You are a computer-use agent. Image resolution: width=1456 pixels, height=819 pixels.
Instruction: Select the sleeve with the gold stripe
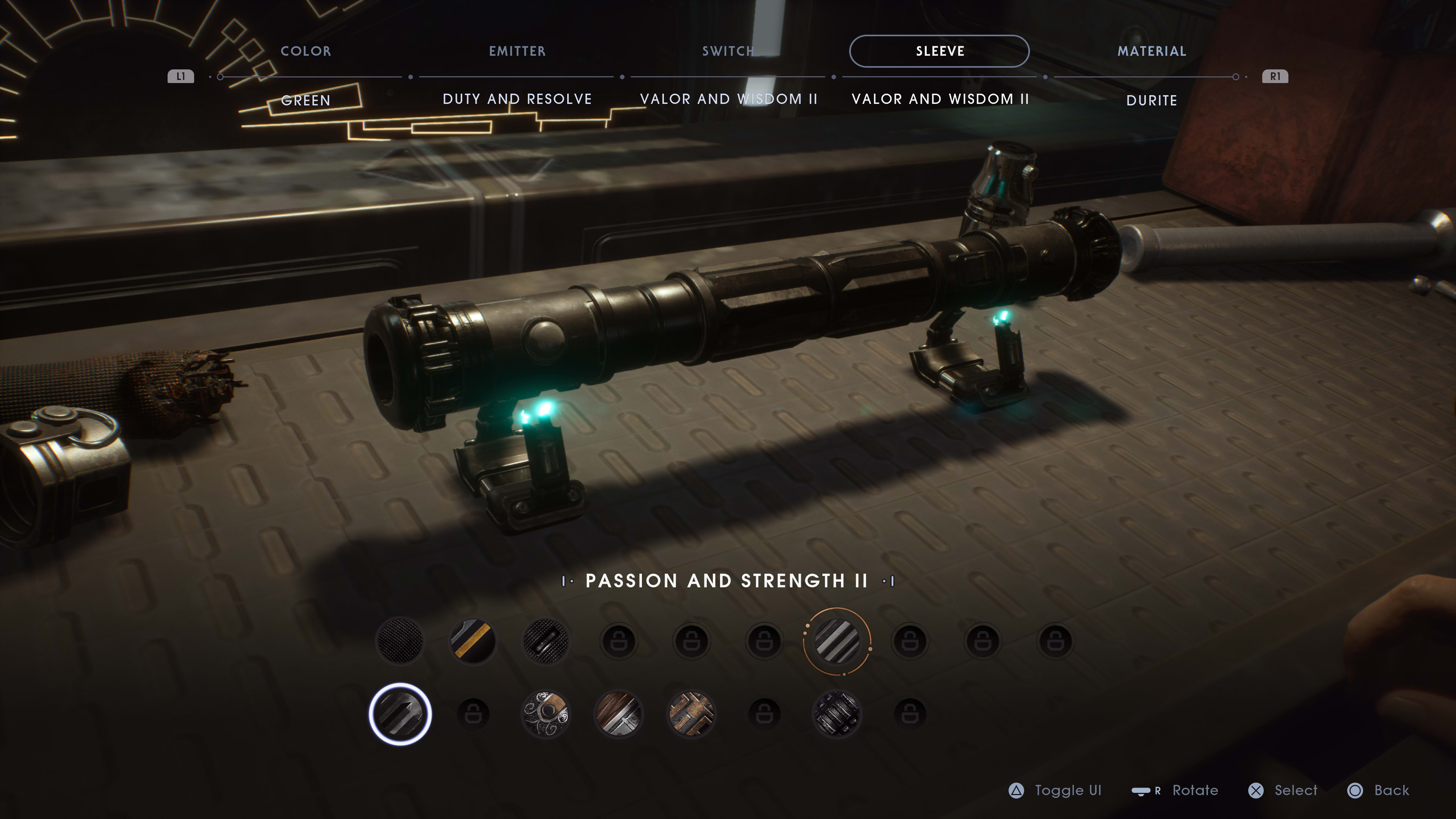[473, 641]
